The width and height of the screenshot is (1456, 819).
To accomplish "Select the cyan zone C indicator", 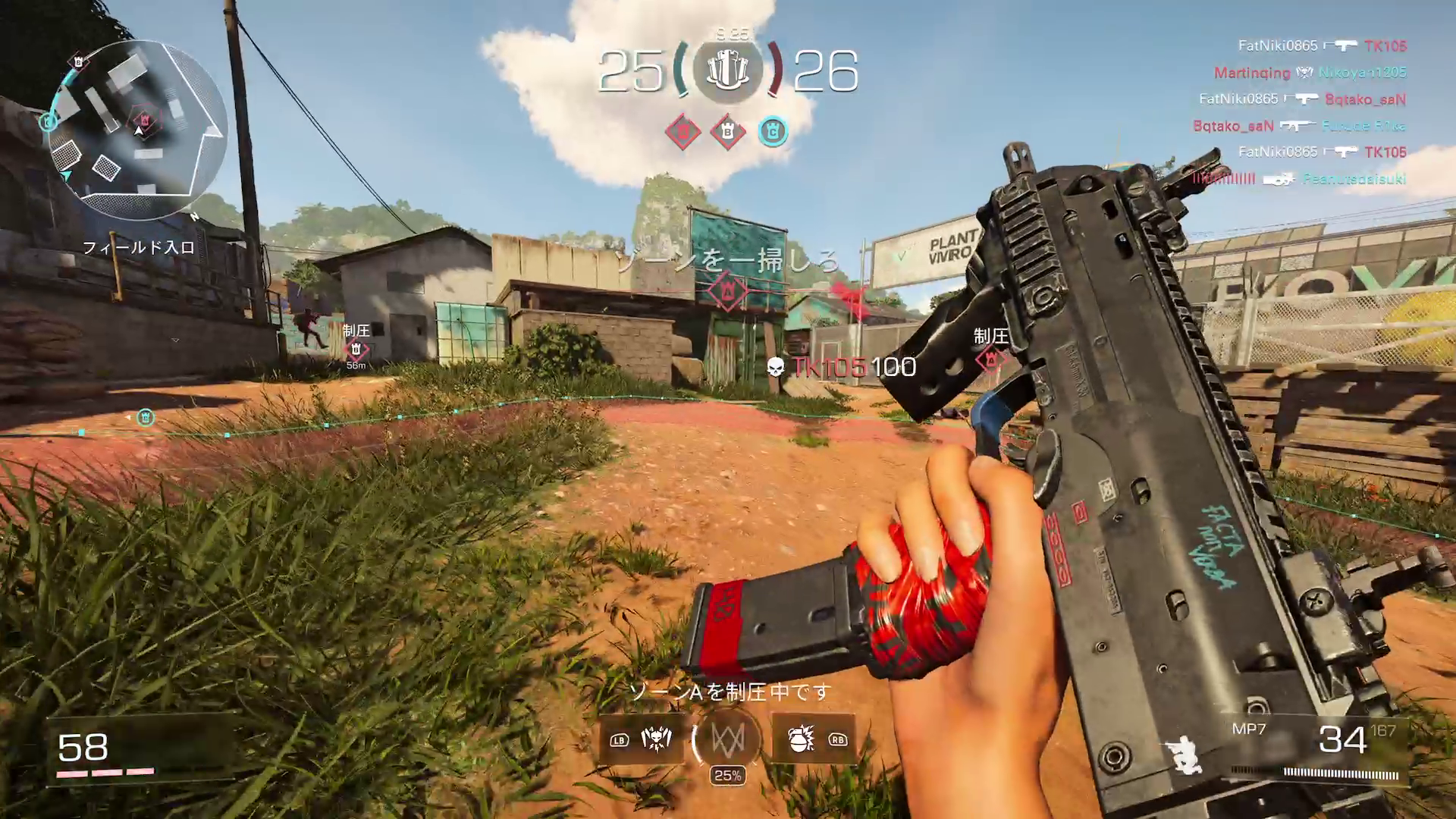I will pos(773,132).
